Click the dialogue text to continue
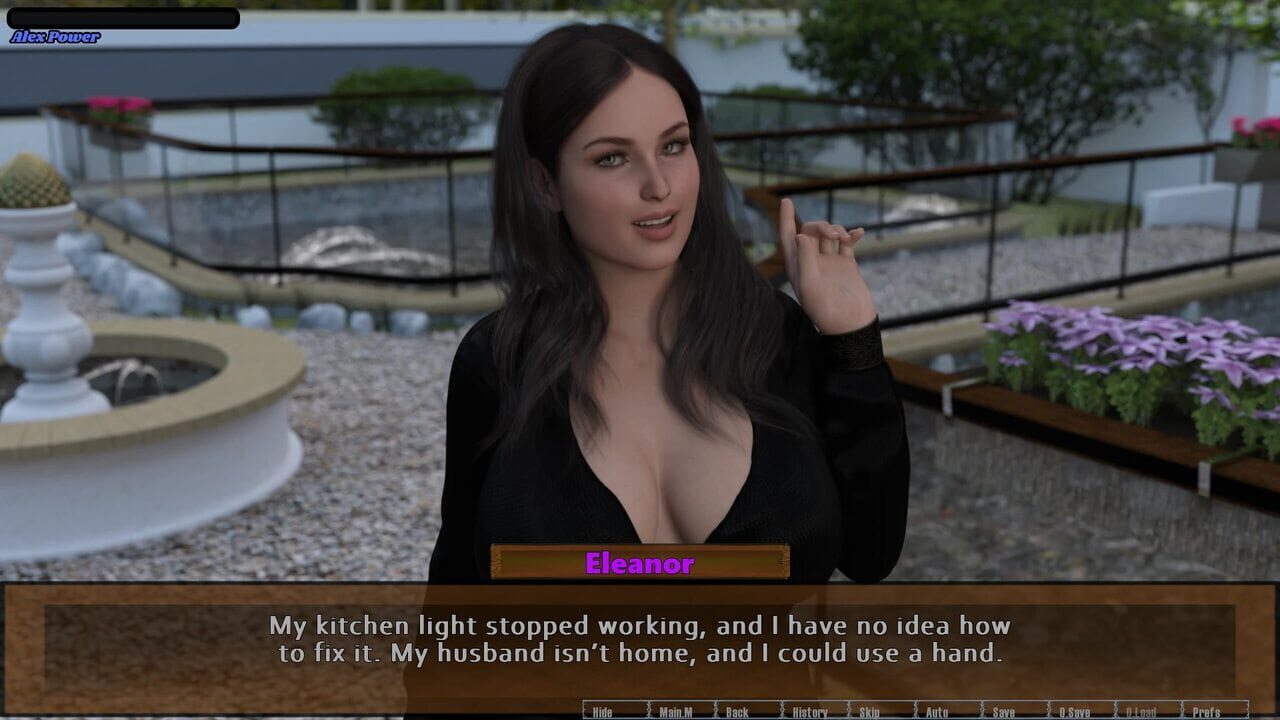The height and width of the screenshot is (720, 1280). click(640, 640)
